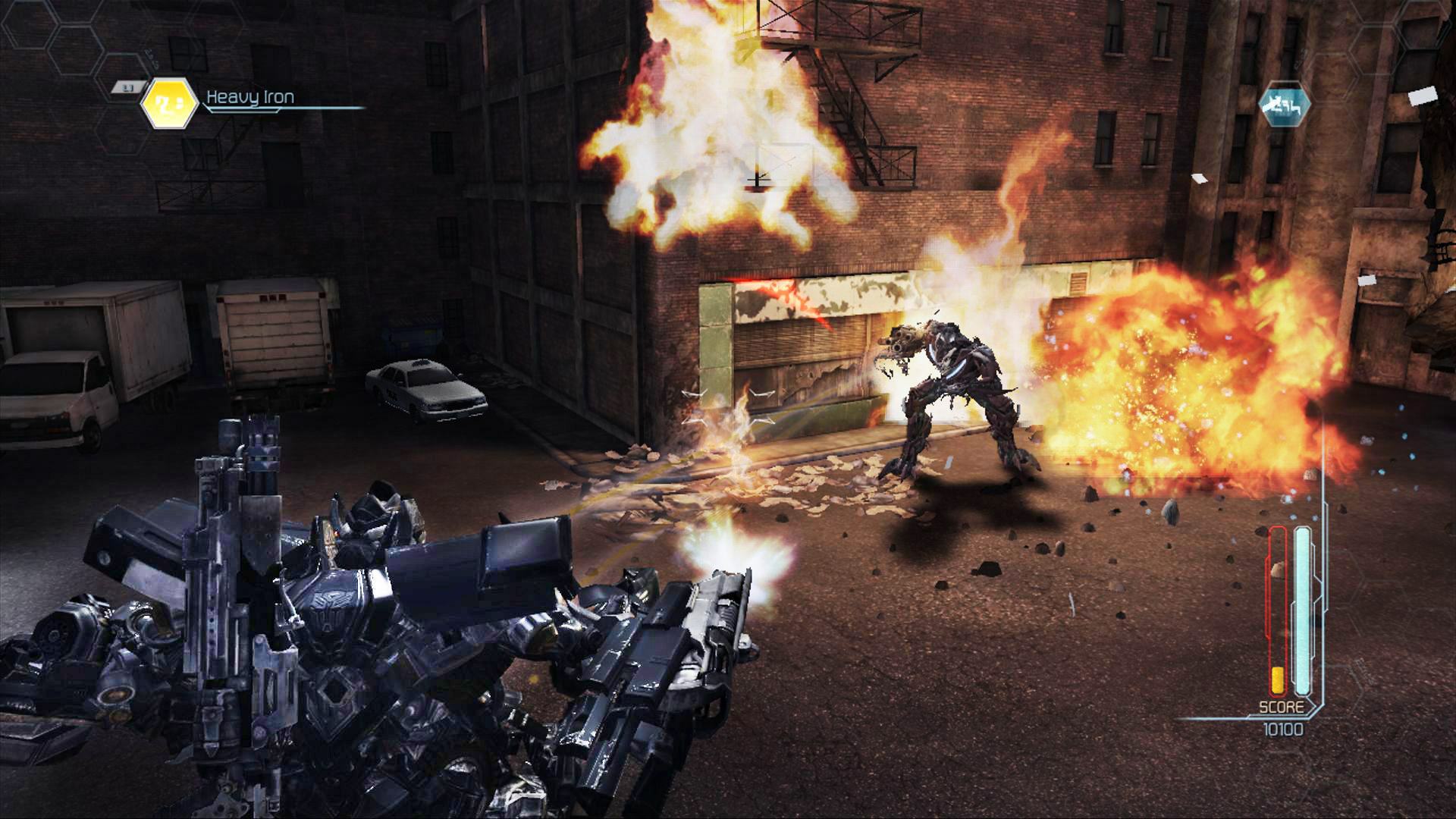
Task: Click the Heavy Iron weapon label
Action: (x=250, y=97)
